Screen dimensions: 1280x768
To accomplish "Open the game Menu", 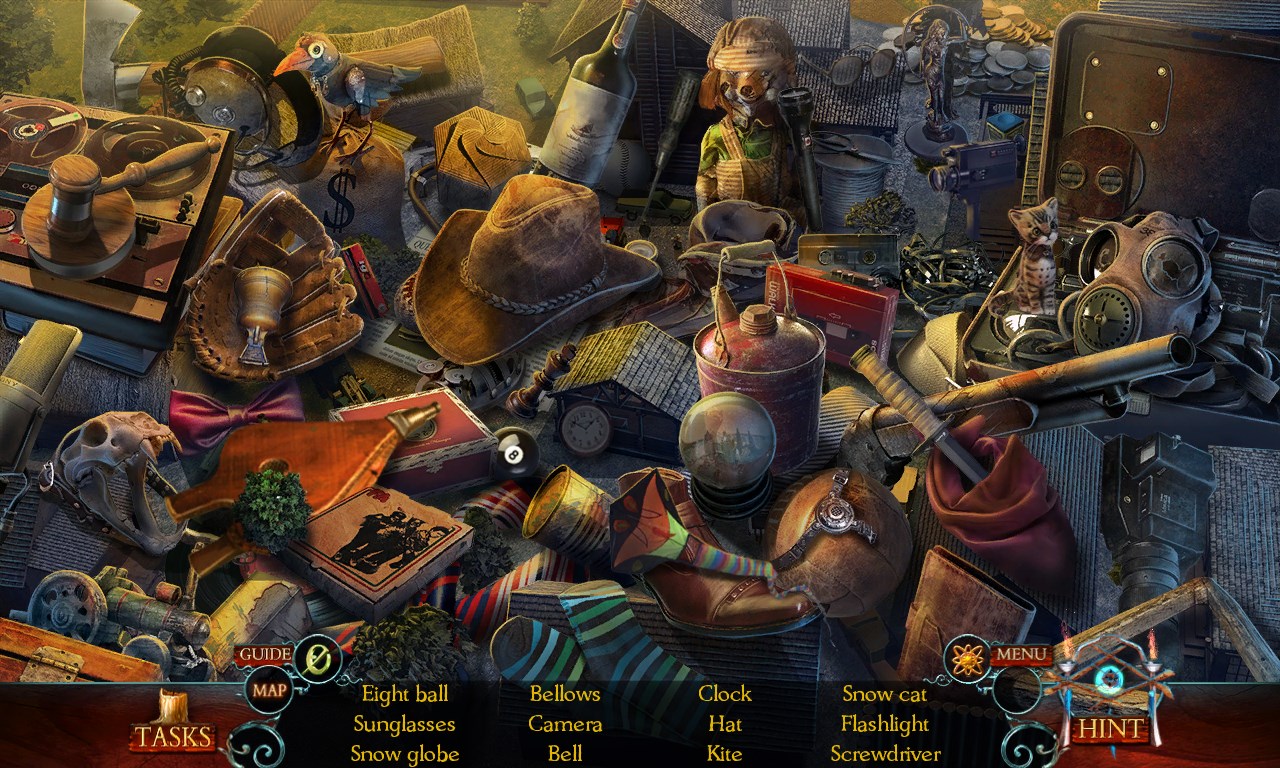I will 1020,656.
